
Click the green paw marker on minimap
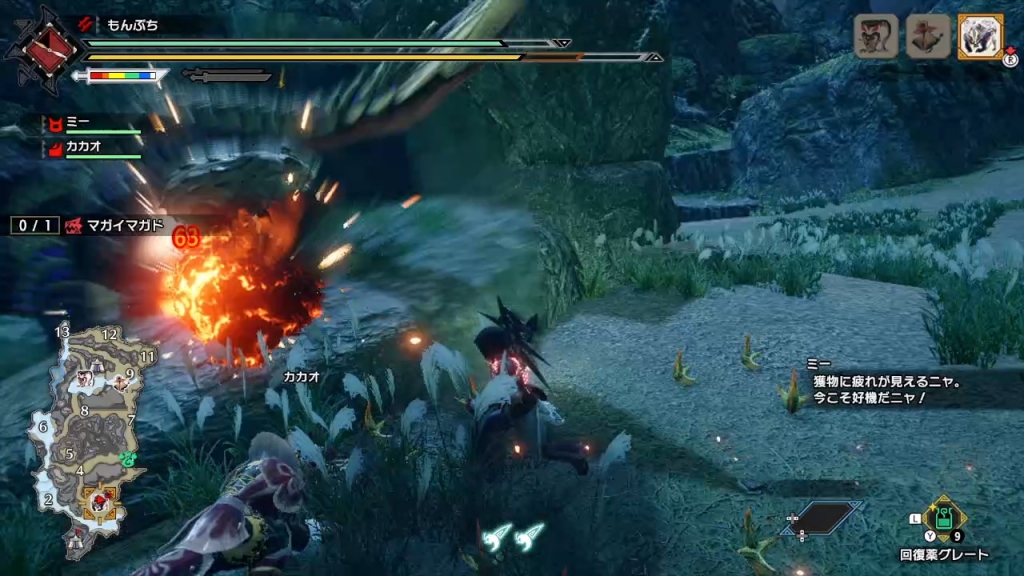(x=128, y=459)
